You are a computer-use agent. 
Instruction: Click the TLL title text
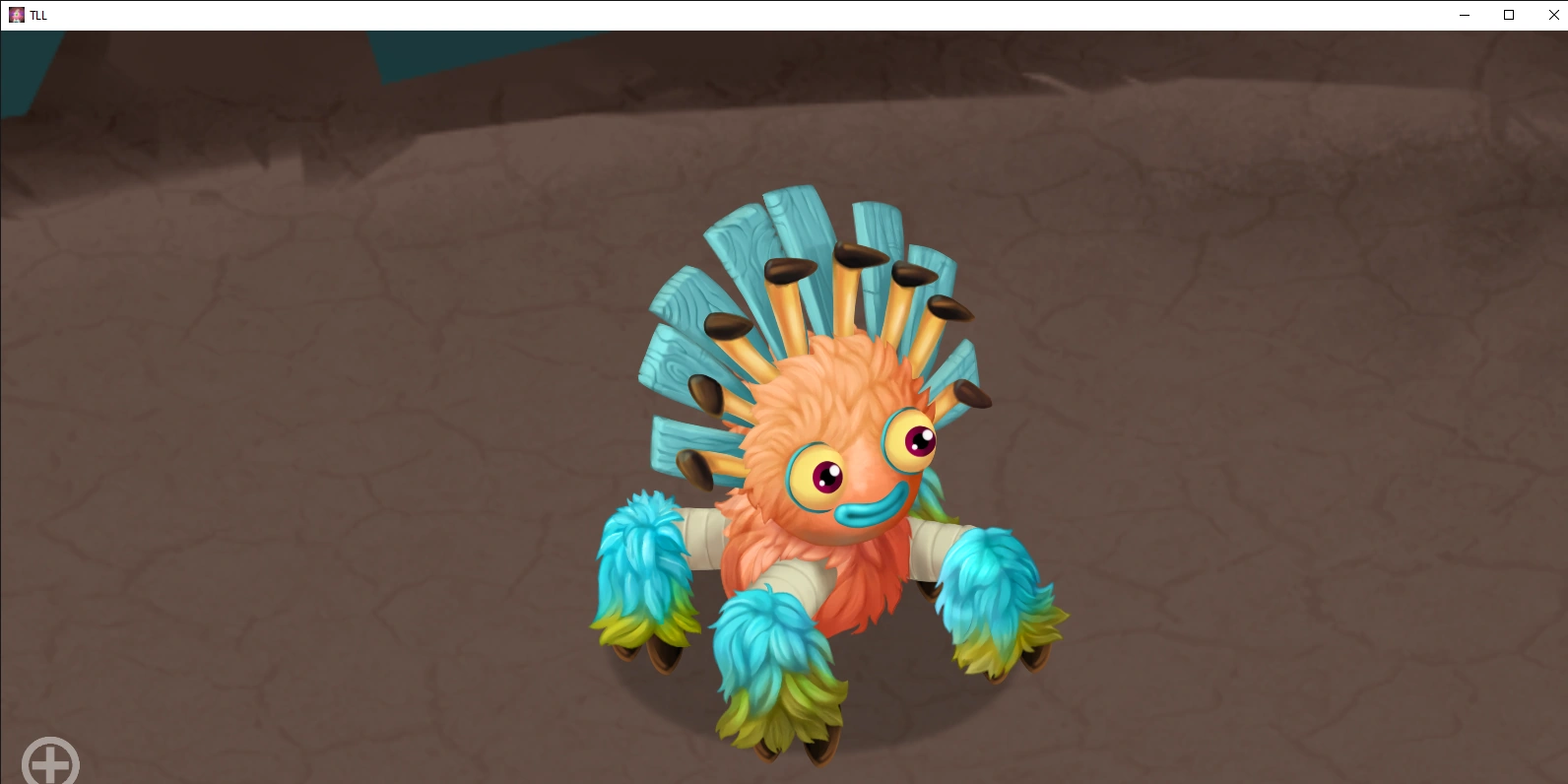pyautogui.click(x=37, y=15)
